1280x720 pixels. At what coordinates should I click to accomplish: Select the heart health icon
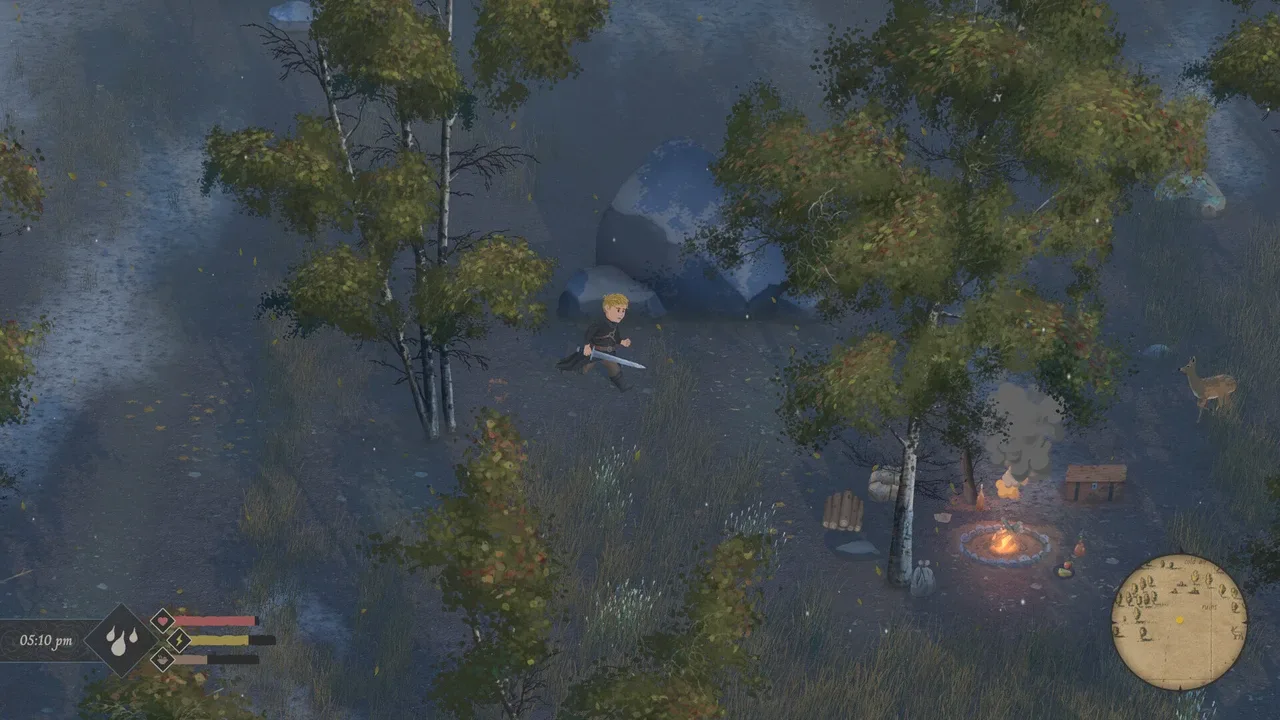(x=162, y=619)
